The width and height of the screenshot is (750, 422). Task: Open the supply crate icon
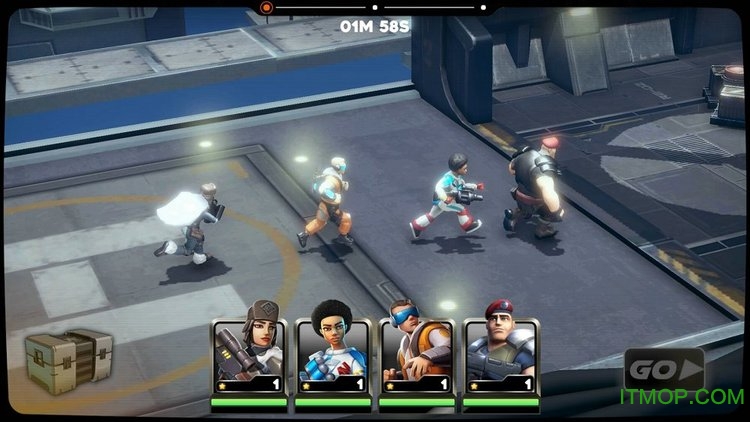coord(68,360)
